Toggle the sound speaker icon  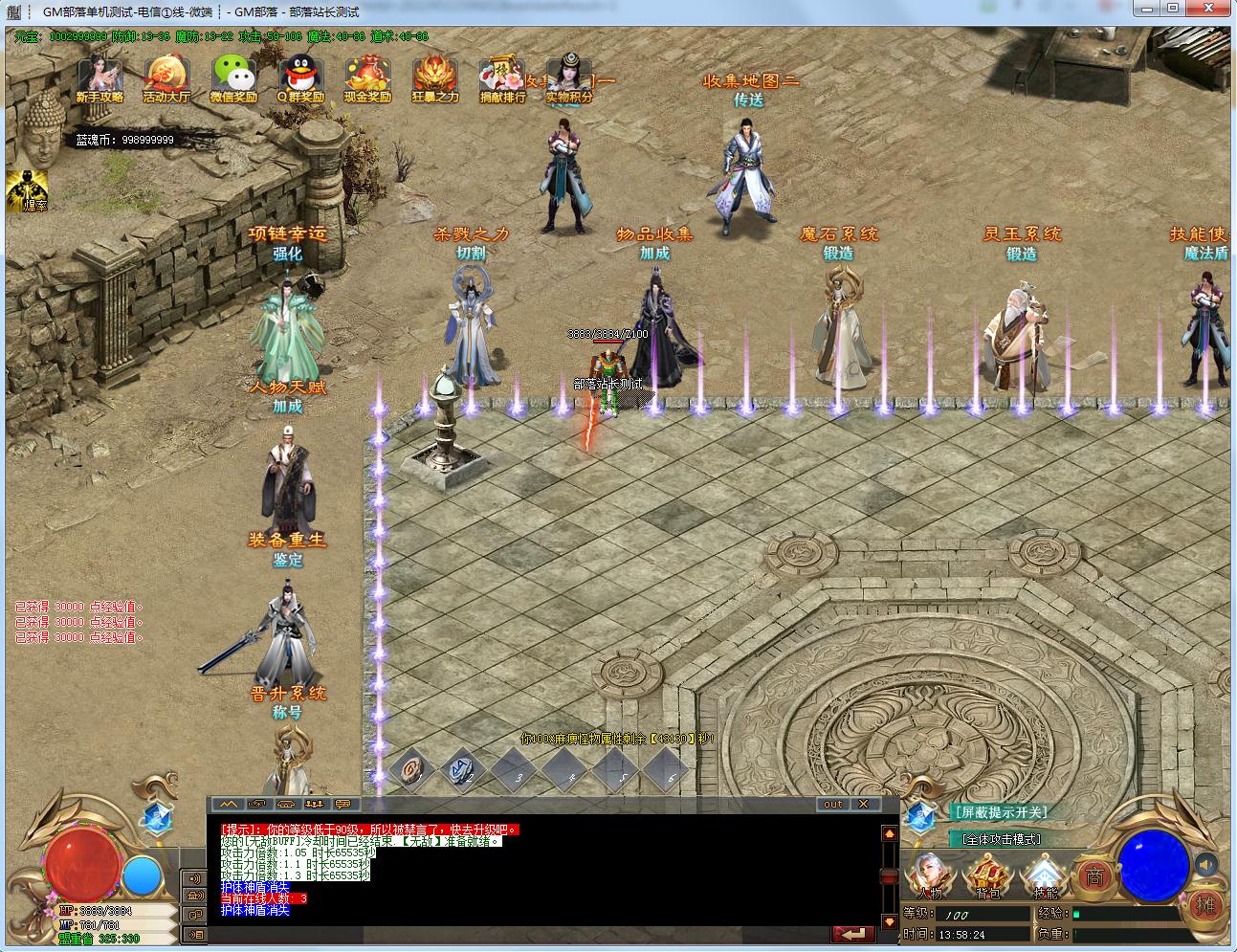click(1207, 864)
